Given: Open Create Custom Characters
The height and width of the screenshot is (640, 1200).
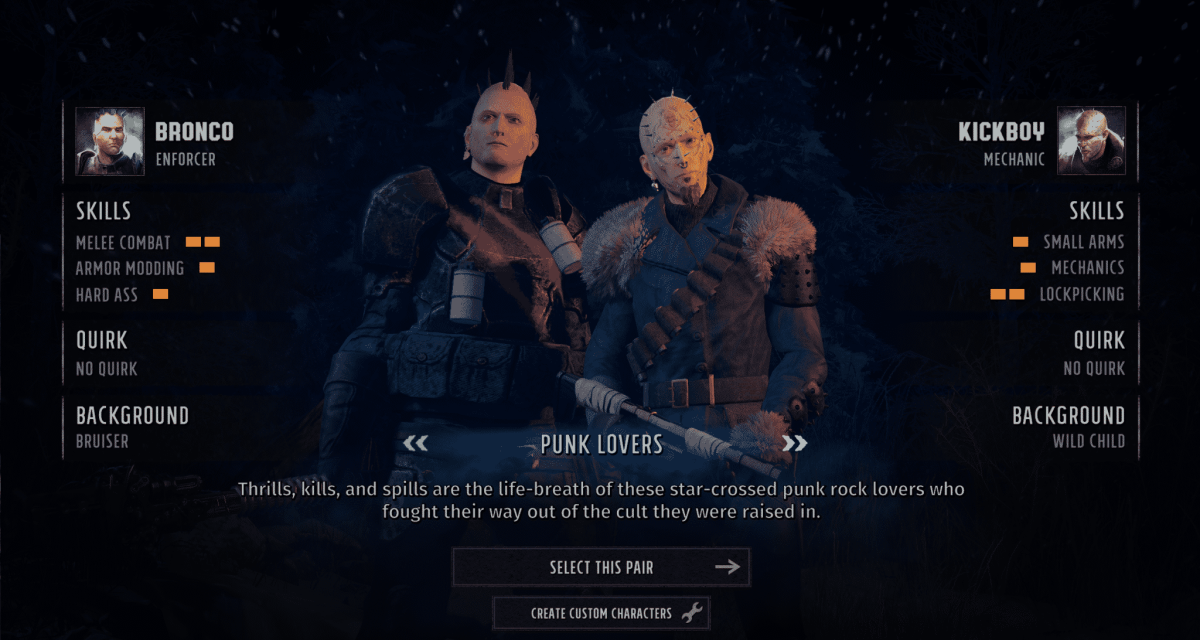Looking at the screenshot, I should (x=601, y=613).
